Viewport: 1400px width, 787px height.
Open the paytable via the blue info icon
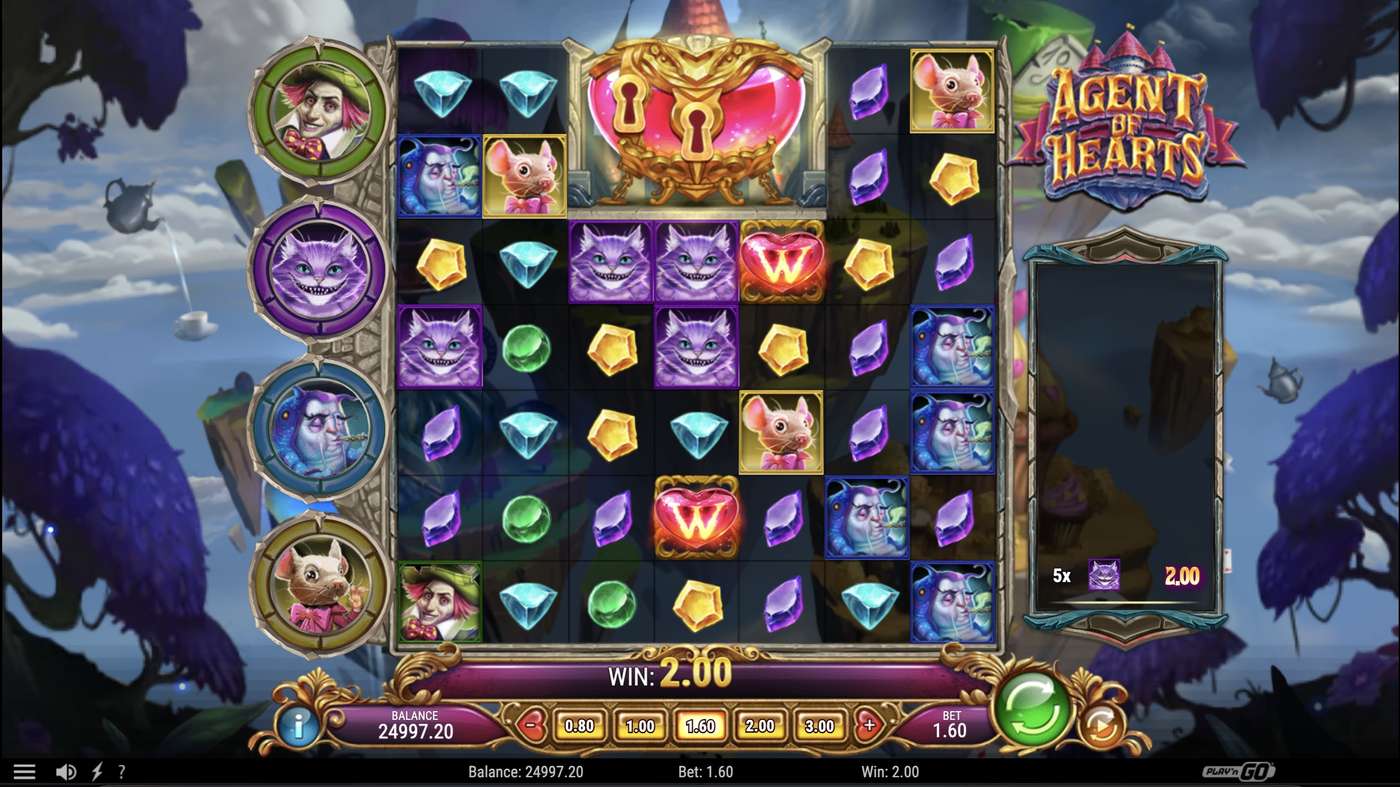[297, 726]
